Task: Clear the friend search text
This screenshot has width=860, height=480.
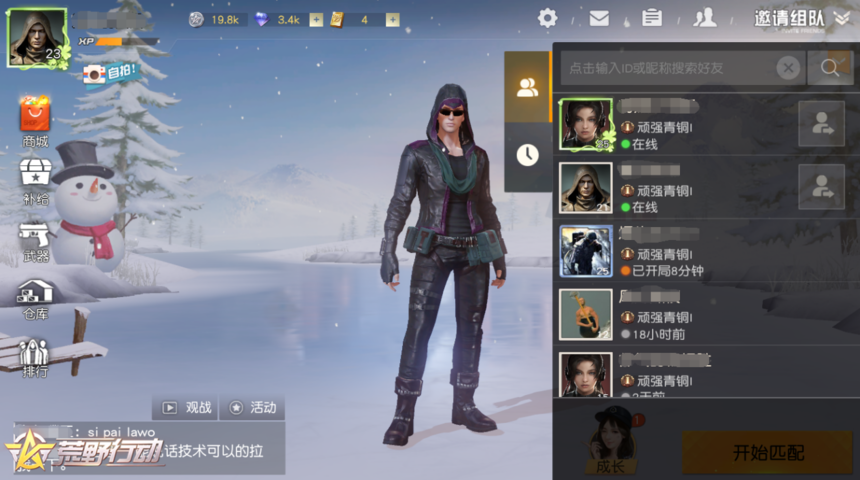Action: click(789, 68)
